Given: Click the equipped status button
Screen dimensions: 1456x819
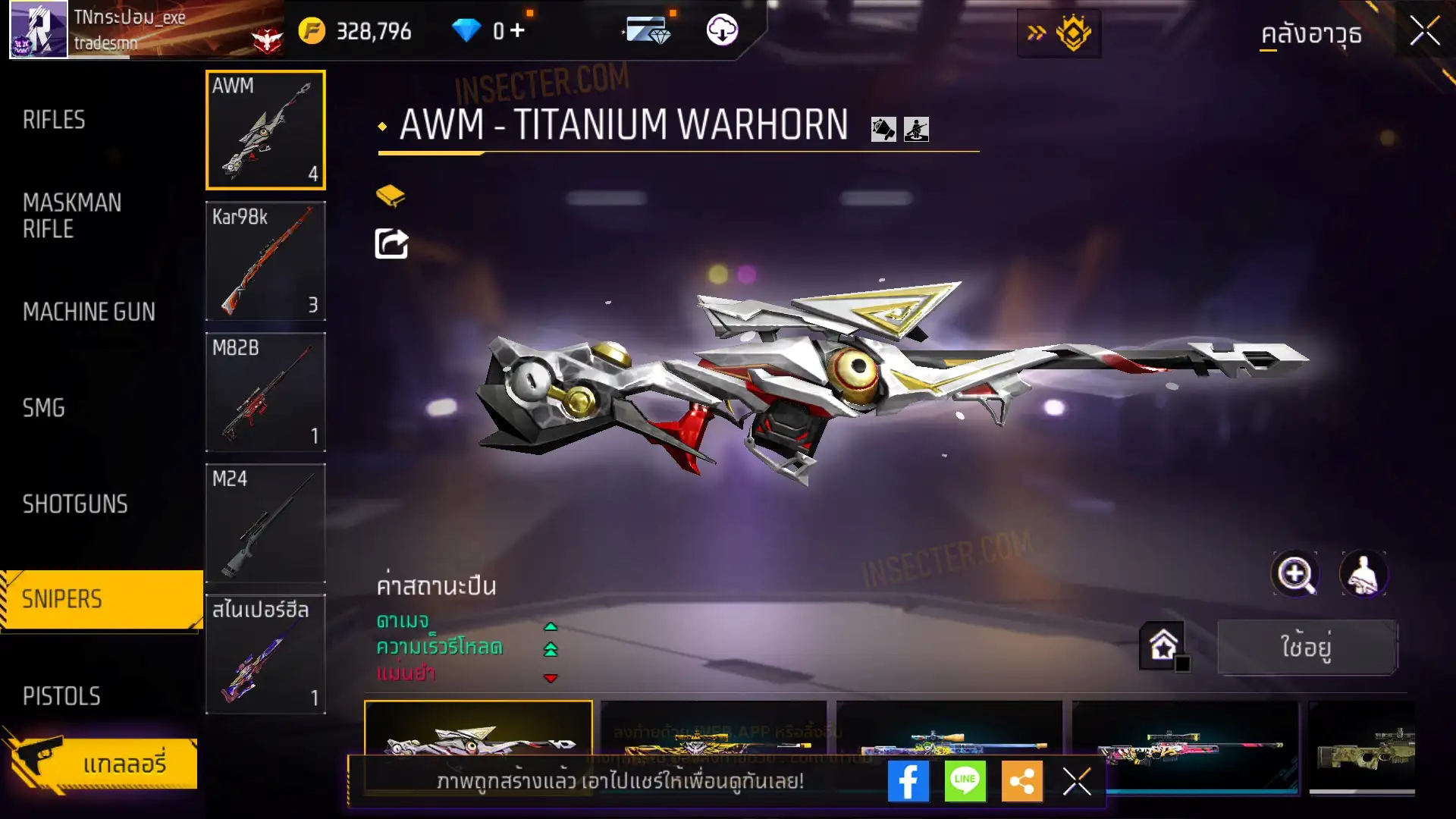Looking at the screenshot, I should tap(1307, 647).
